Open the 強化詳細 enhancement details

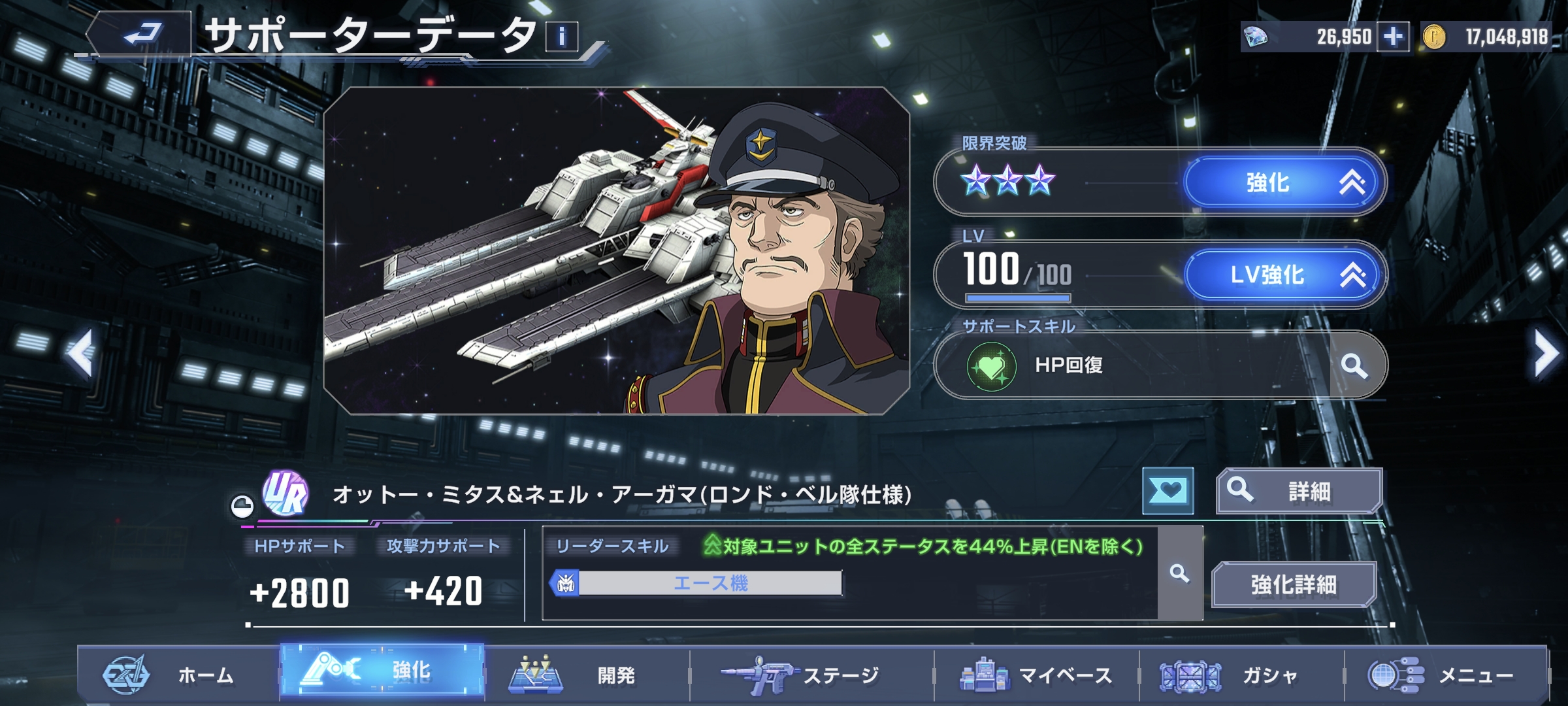[x=1294, y=584]
